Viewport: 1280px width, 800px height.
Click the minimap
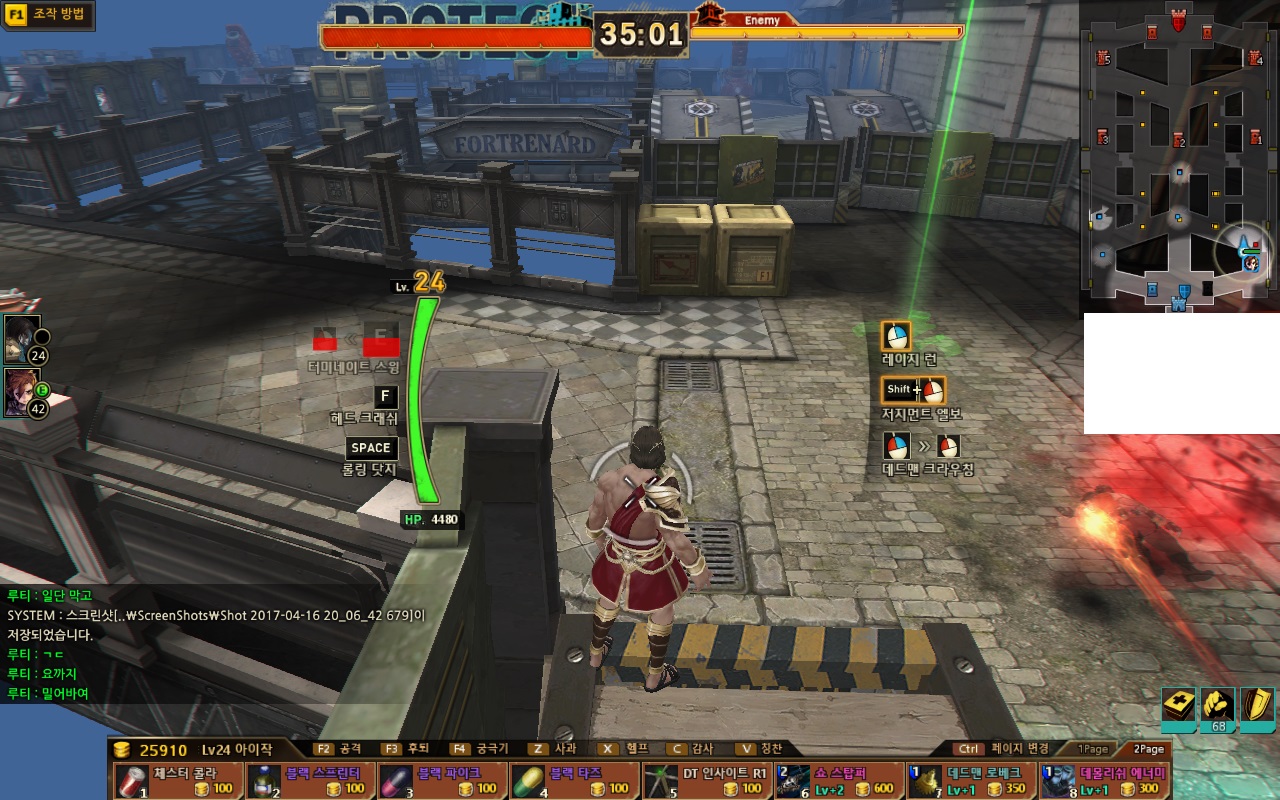[1178, 155]
